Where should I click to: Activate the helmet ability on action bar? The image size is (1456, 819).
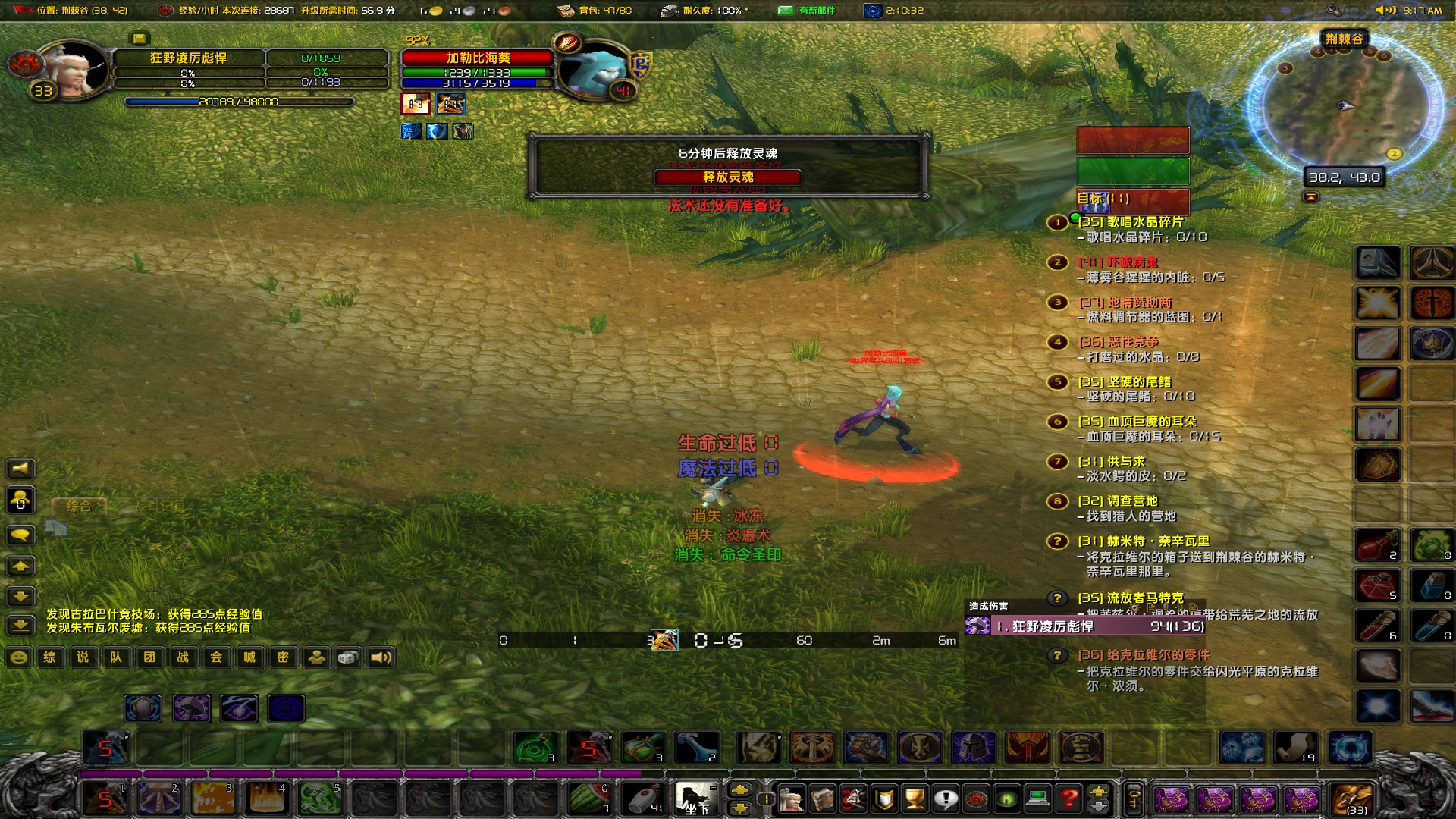click(x=973, y=748)
